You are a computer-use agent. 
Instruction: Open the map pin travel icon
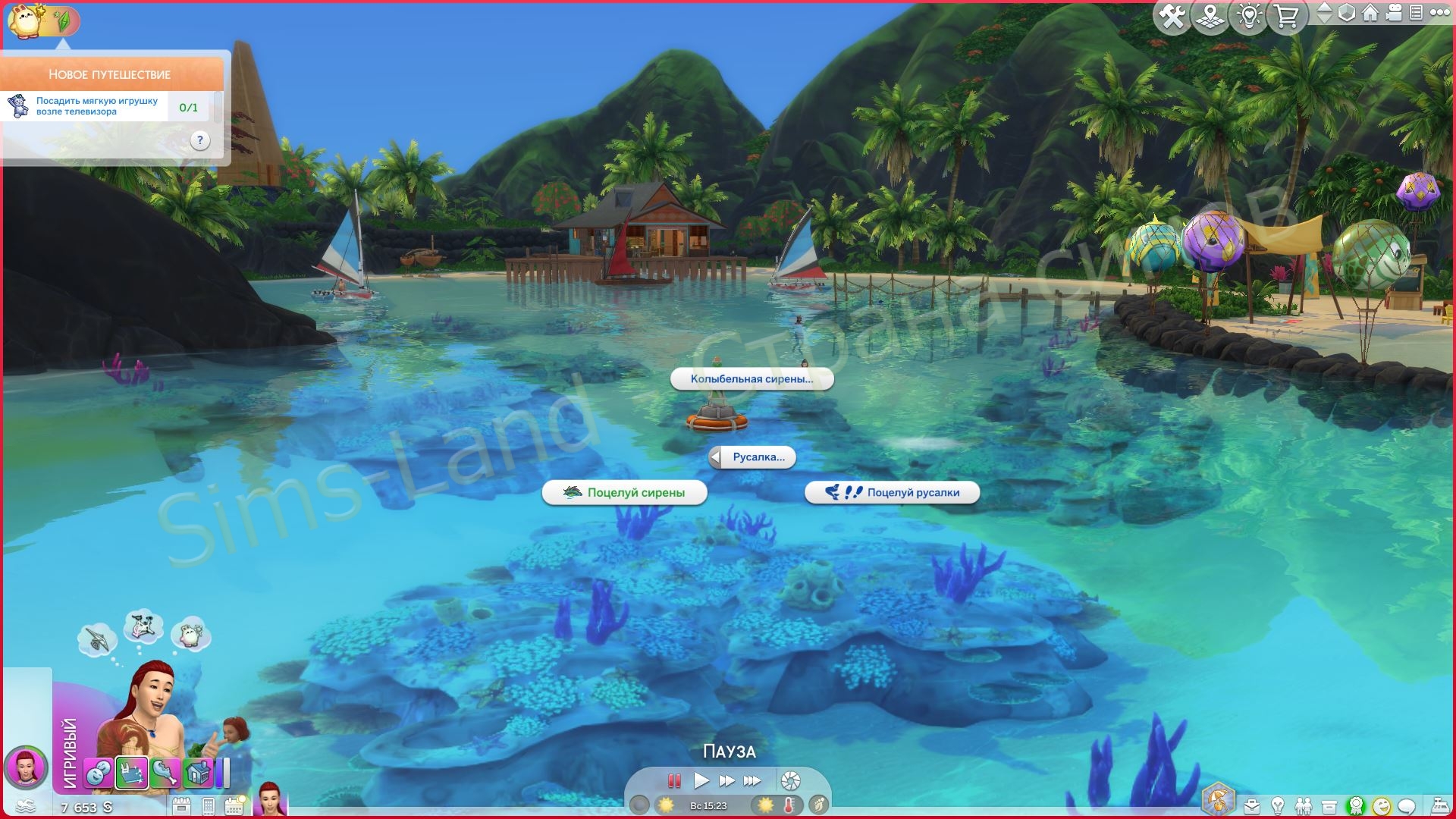pyautogui.click(x=1210, y=17)
